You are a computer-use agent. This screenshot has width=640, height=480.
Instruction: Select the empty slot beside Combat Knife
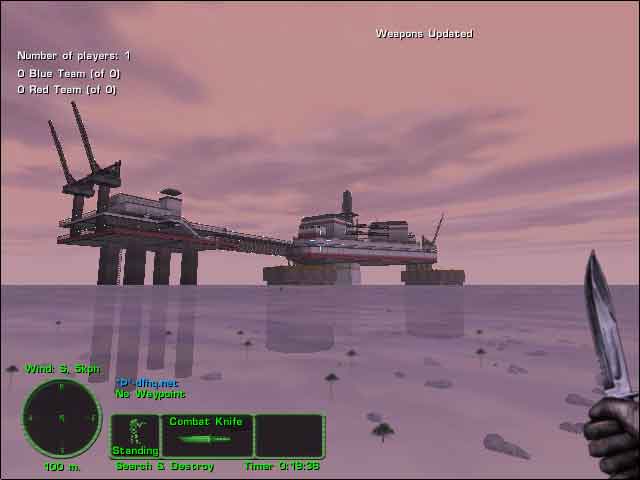[x=289, y=436]
